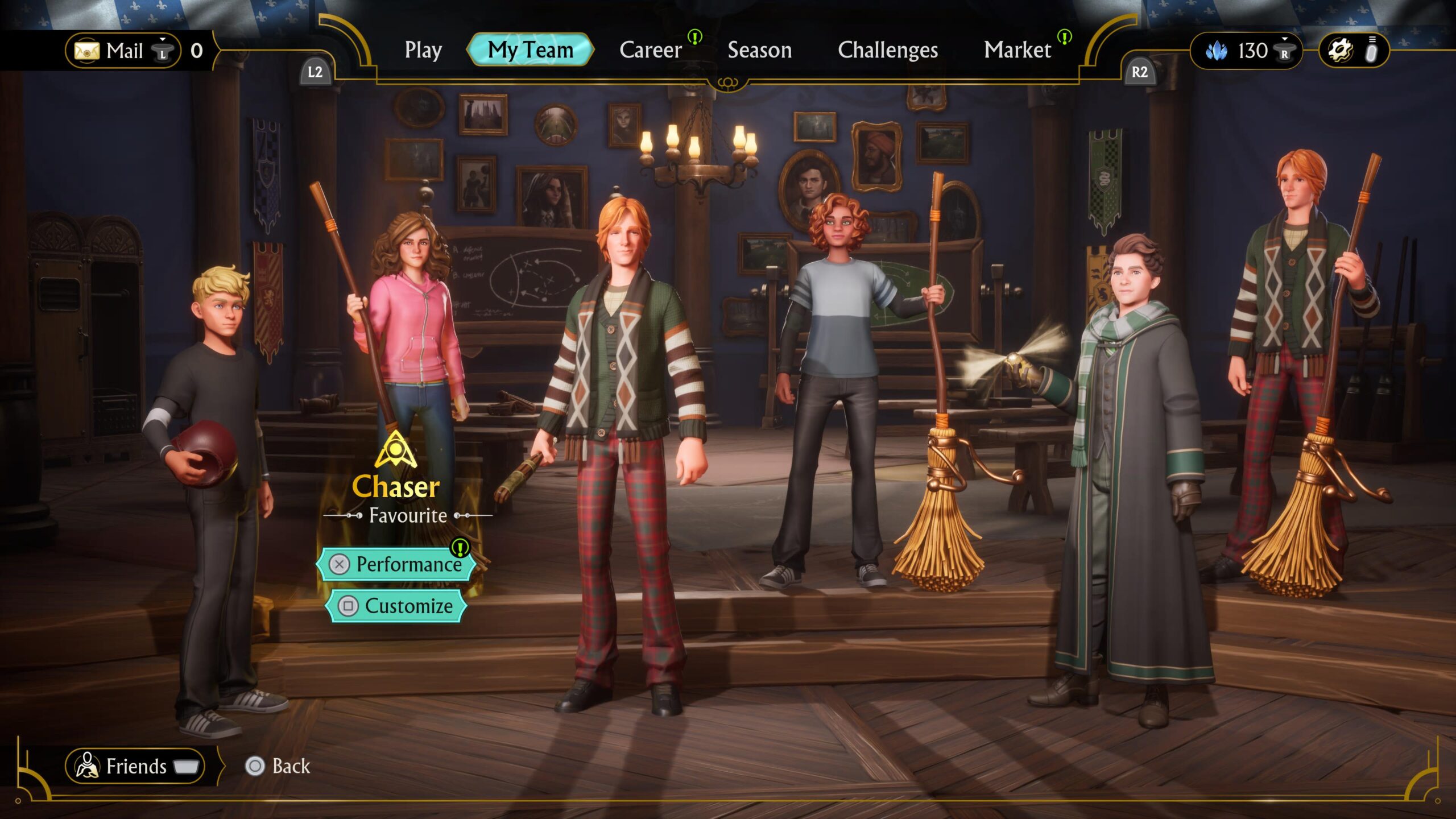Open the Friends panel
This screenshot has width=1456, height=819.
coord(135,766)
